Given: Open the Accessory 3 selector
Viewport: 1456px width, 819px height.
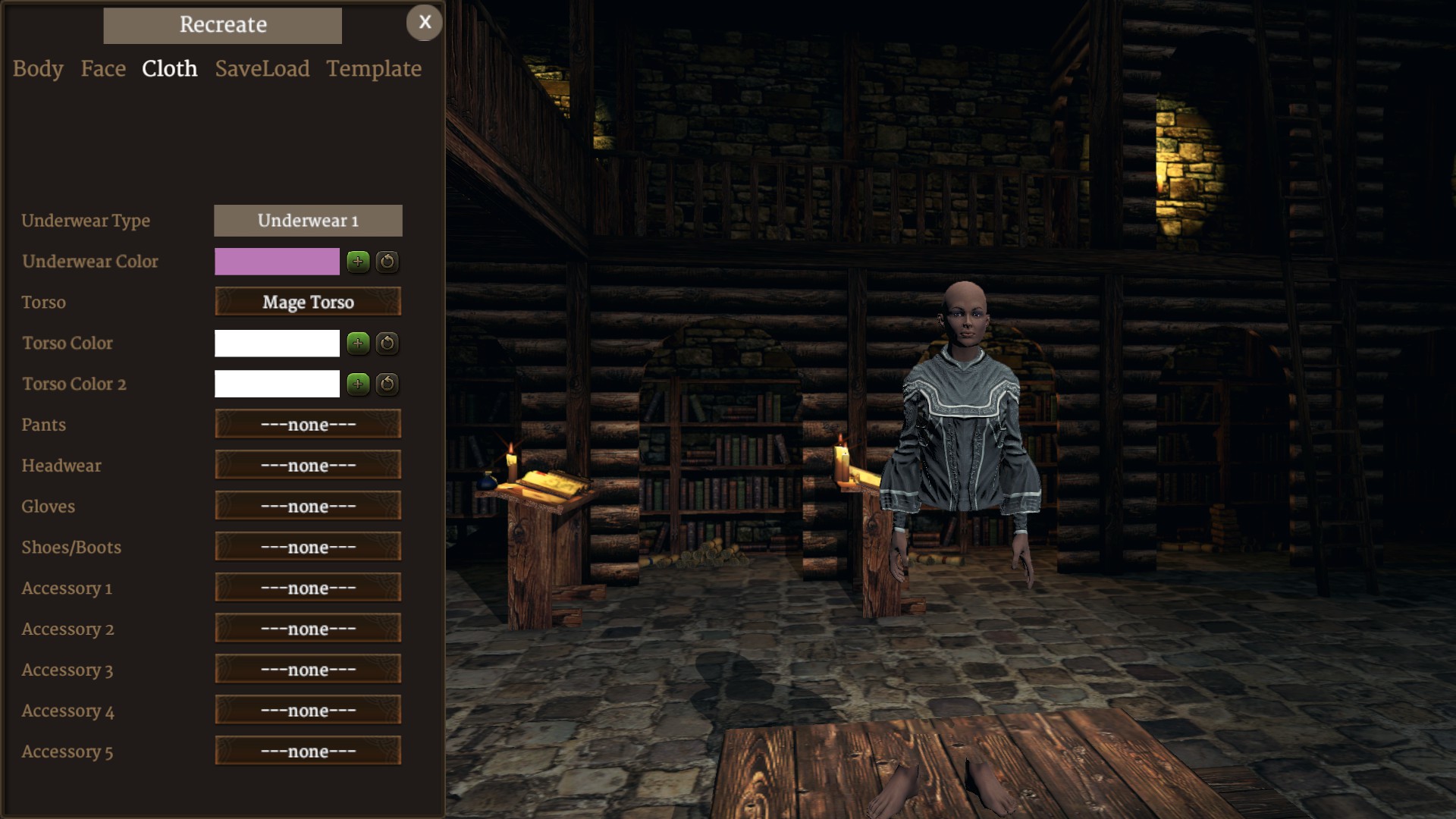Looking at the screenshot, I should click(308, 670).
